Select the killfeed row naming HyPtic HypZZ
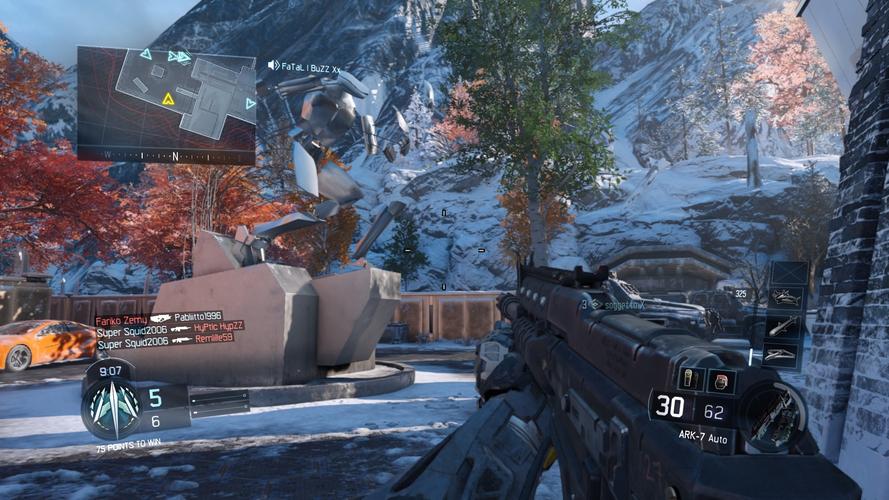This screenshot has width=889, height=500. 170,329
